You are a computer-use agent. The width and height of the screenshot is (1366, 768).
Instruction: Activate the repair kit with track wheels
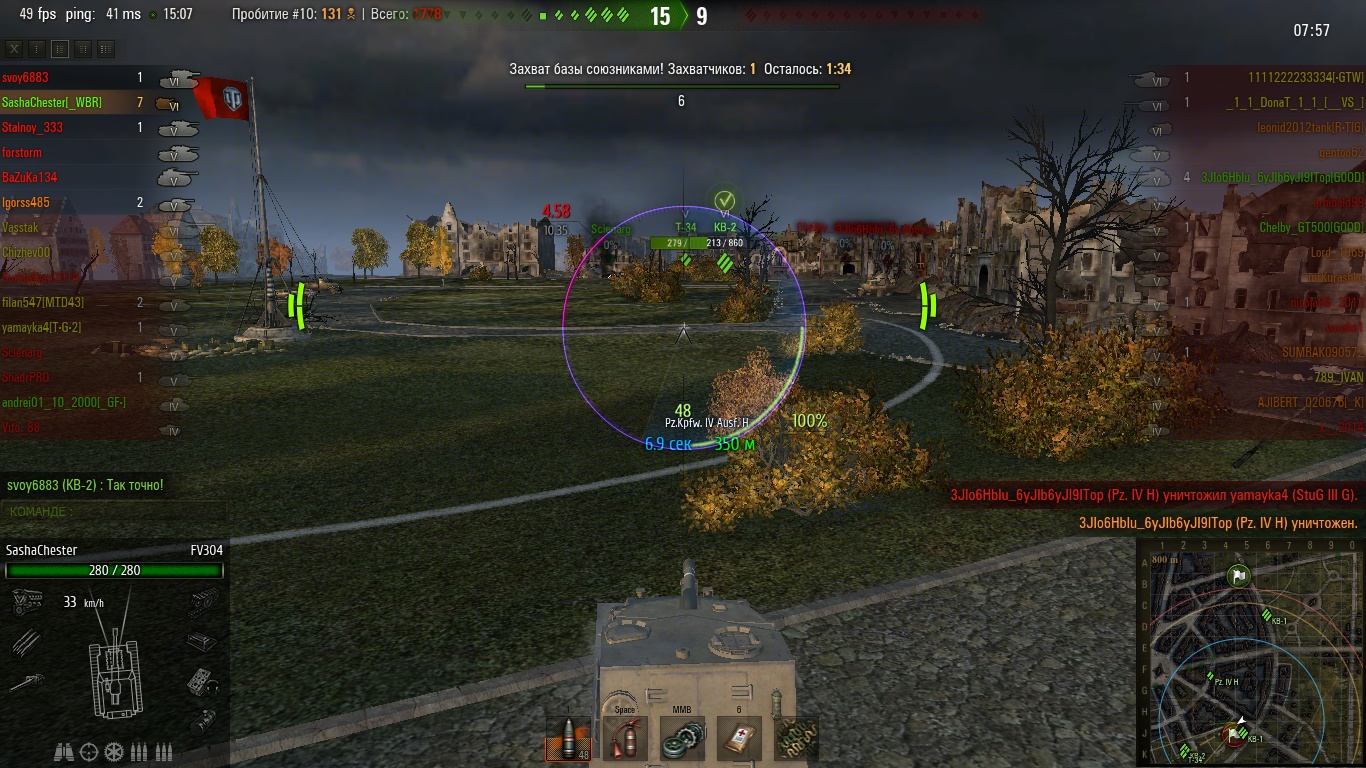[682, 738]
